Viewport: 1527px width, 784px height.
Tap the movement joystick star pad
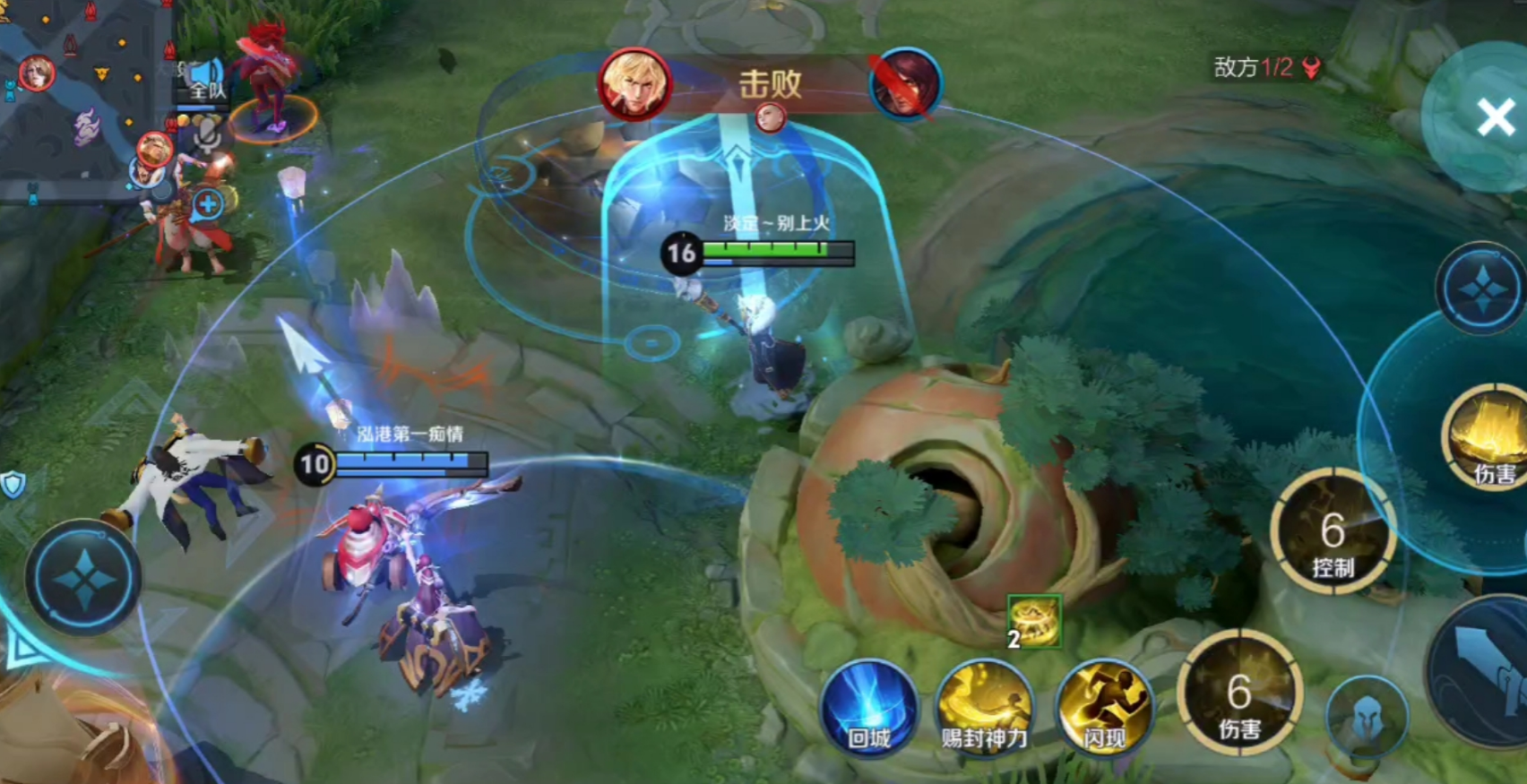(83, 579)
